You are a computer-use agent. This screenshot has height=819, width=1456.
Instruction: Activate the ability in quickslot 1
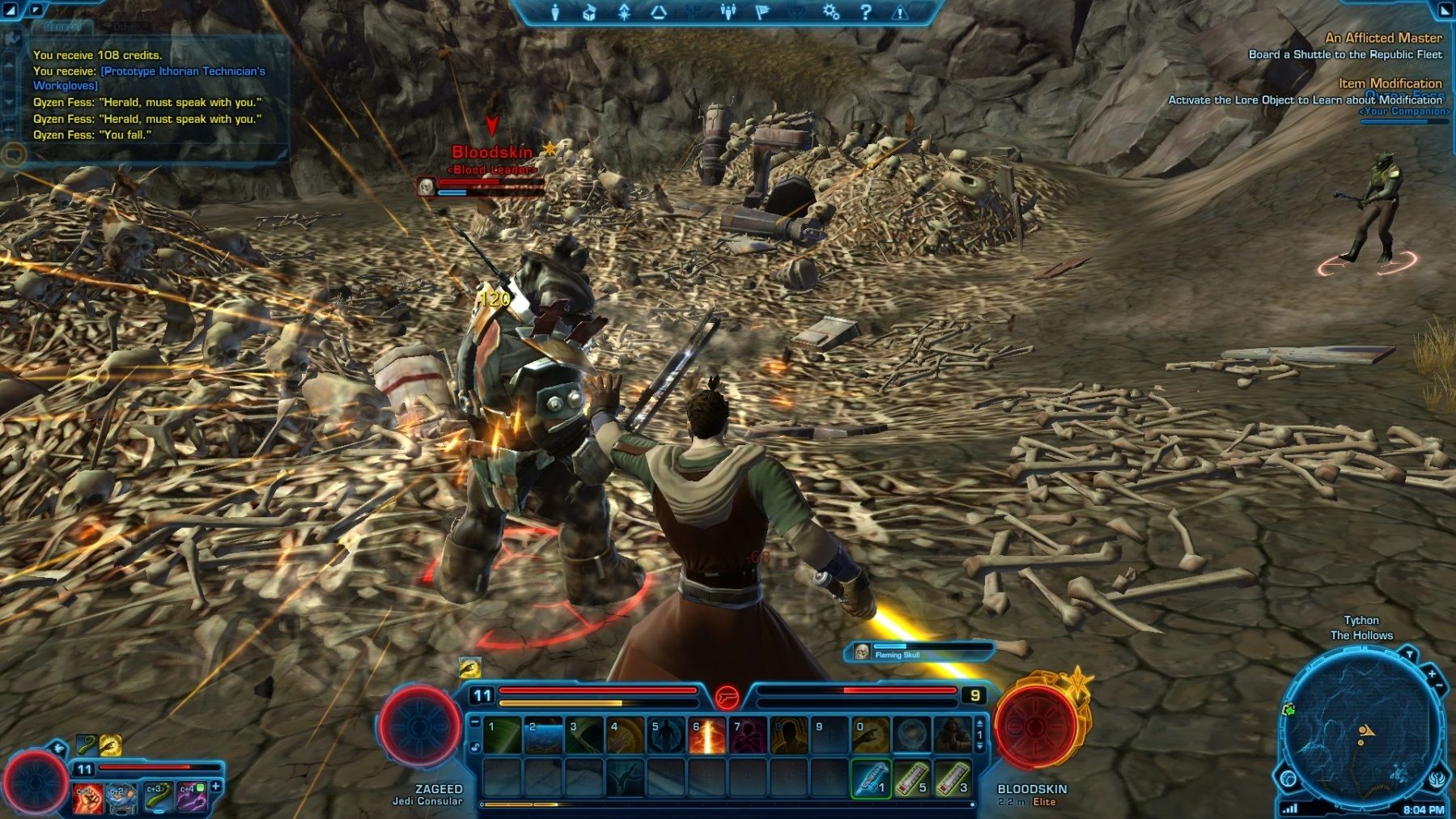tap(502, 736)
